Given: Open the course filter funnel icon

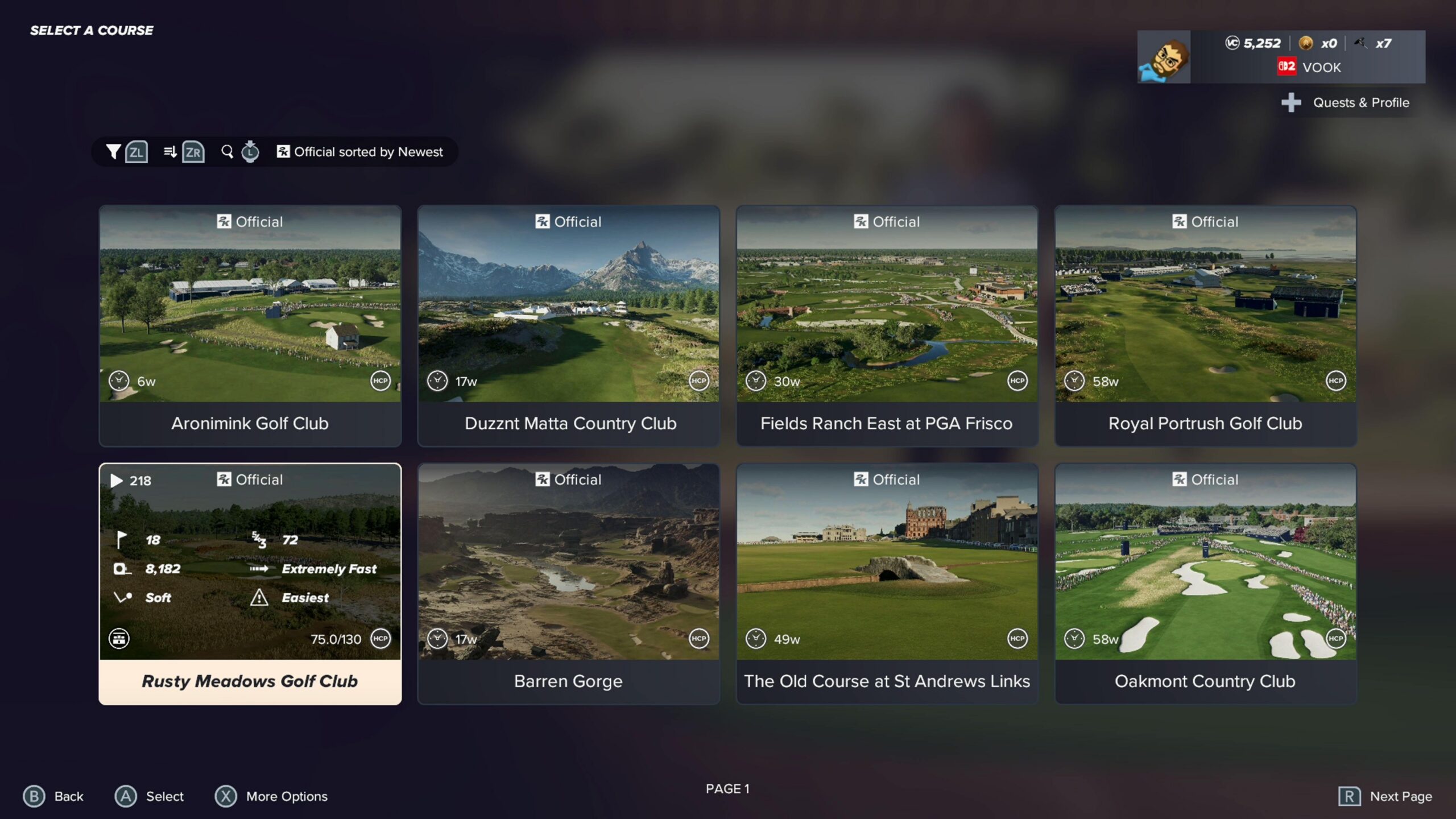Looking at the screenshot, I should pyautogui.click(x=113, y=152).
